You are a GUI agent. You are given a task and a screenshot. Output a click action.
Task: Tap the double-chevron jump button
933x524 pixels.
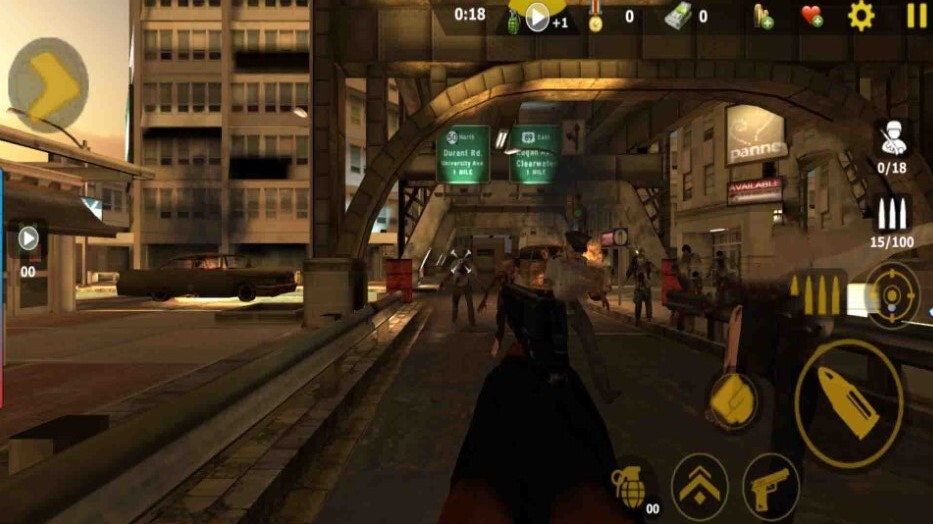pyautogui.click(x=699, y=488)
